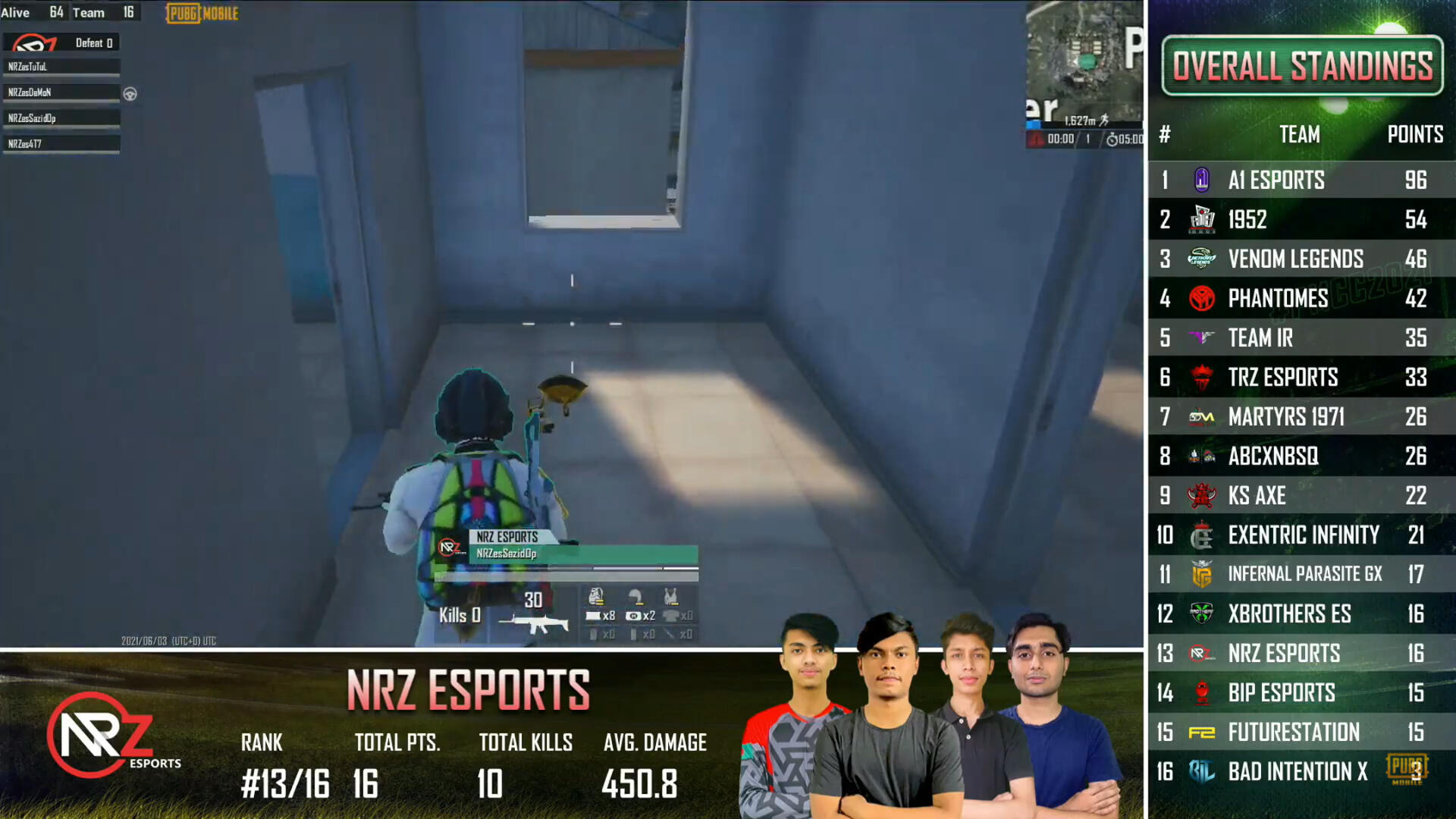
Task: Select player NRZesTuTuL in the team list
Action: (61, 67)
